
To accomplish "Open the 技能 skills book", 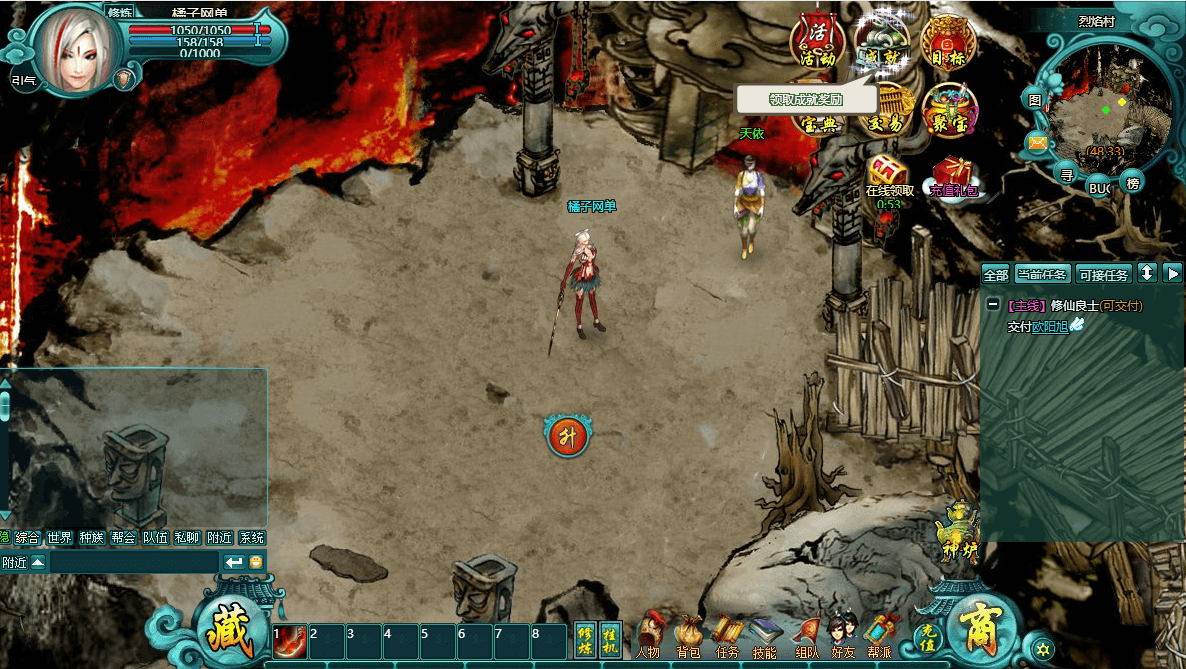I will point(764,634).
